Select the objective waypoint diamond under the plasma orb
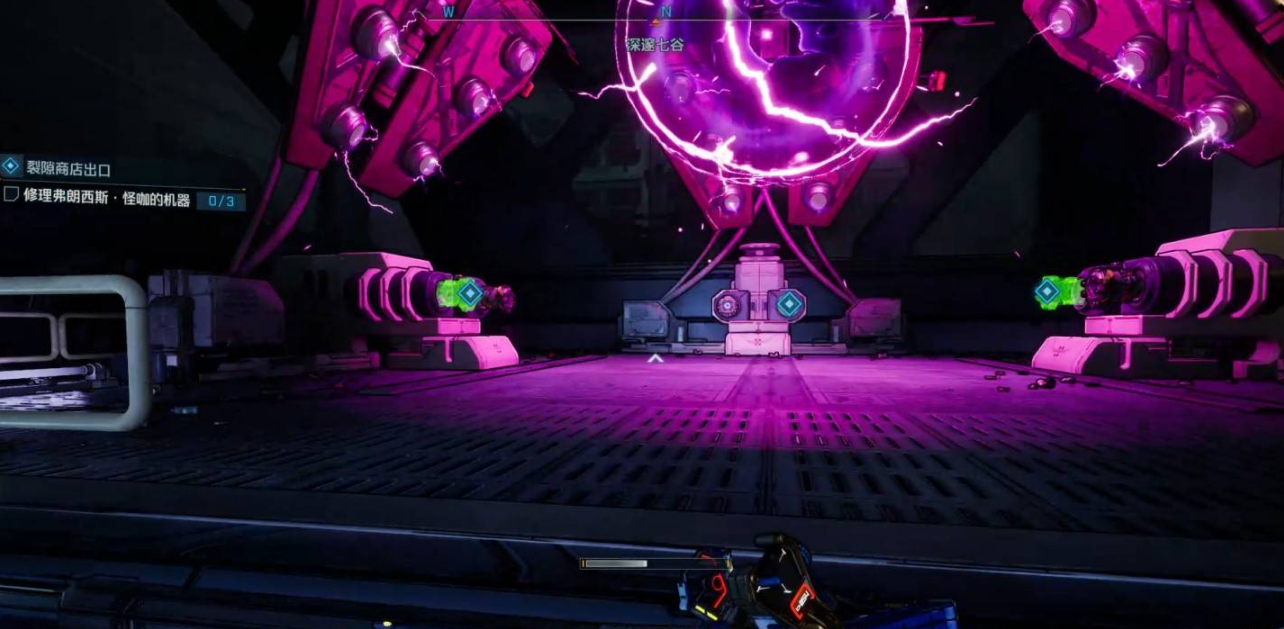Viewport: 1284px width, 629px height. click(790, 305)
